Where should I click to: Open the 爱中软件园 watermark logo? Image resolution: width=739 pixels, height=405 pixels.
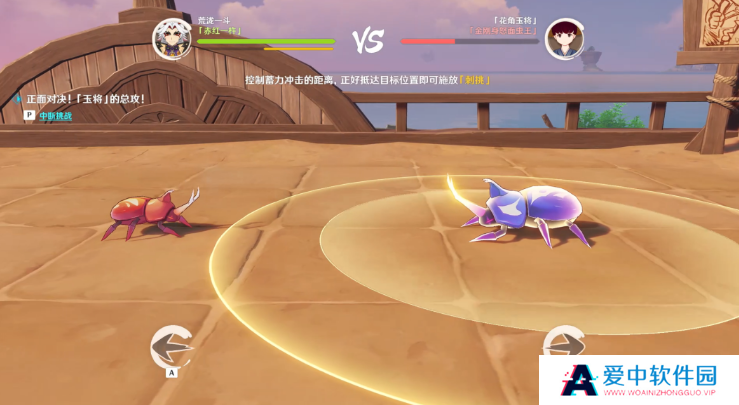(642, 380)
